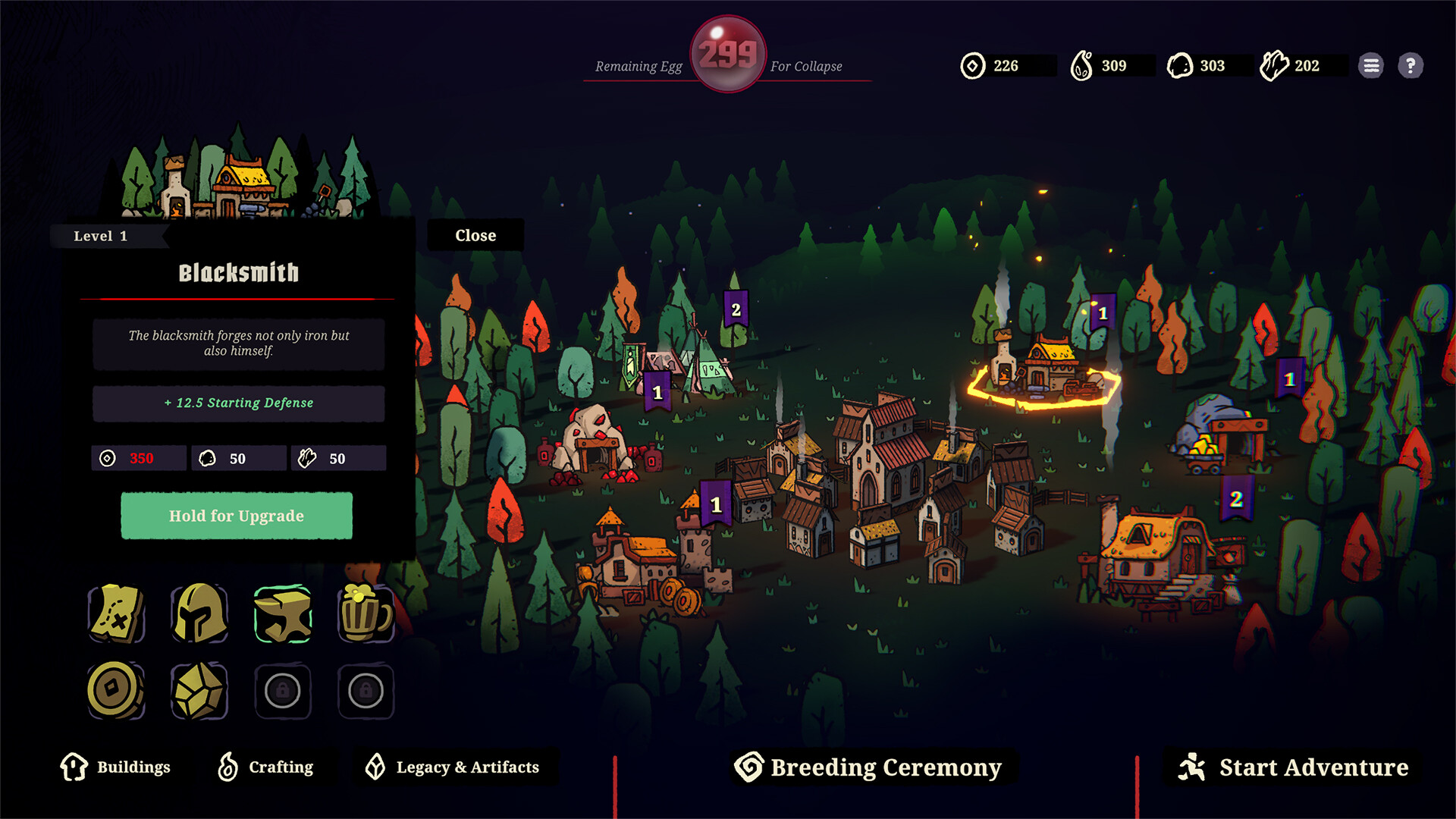Begin the Breeding Ceremony
This screenshot has width=1456, height=819.
868,767
